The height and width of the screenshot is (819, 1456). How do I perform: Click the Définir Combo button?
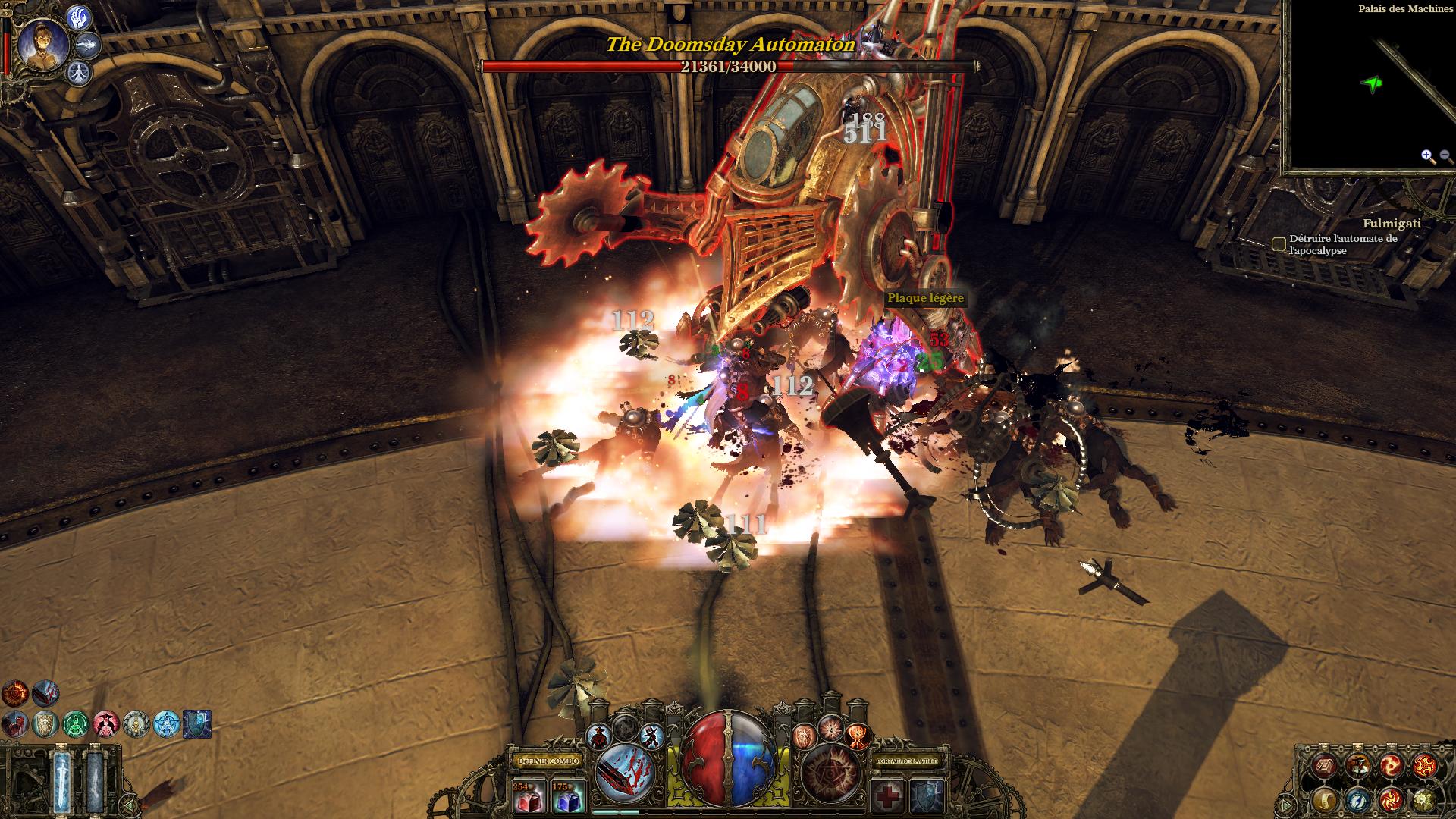click(548, 761)
